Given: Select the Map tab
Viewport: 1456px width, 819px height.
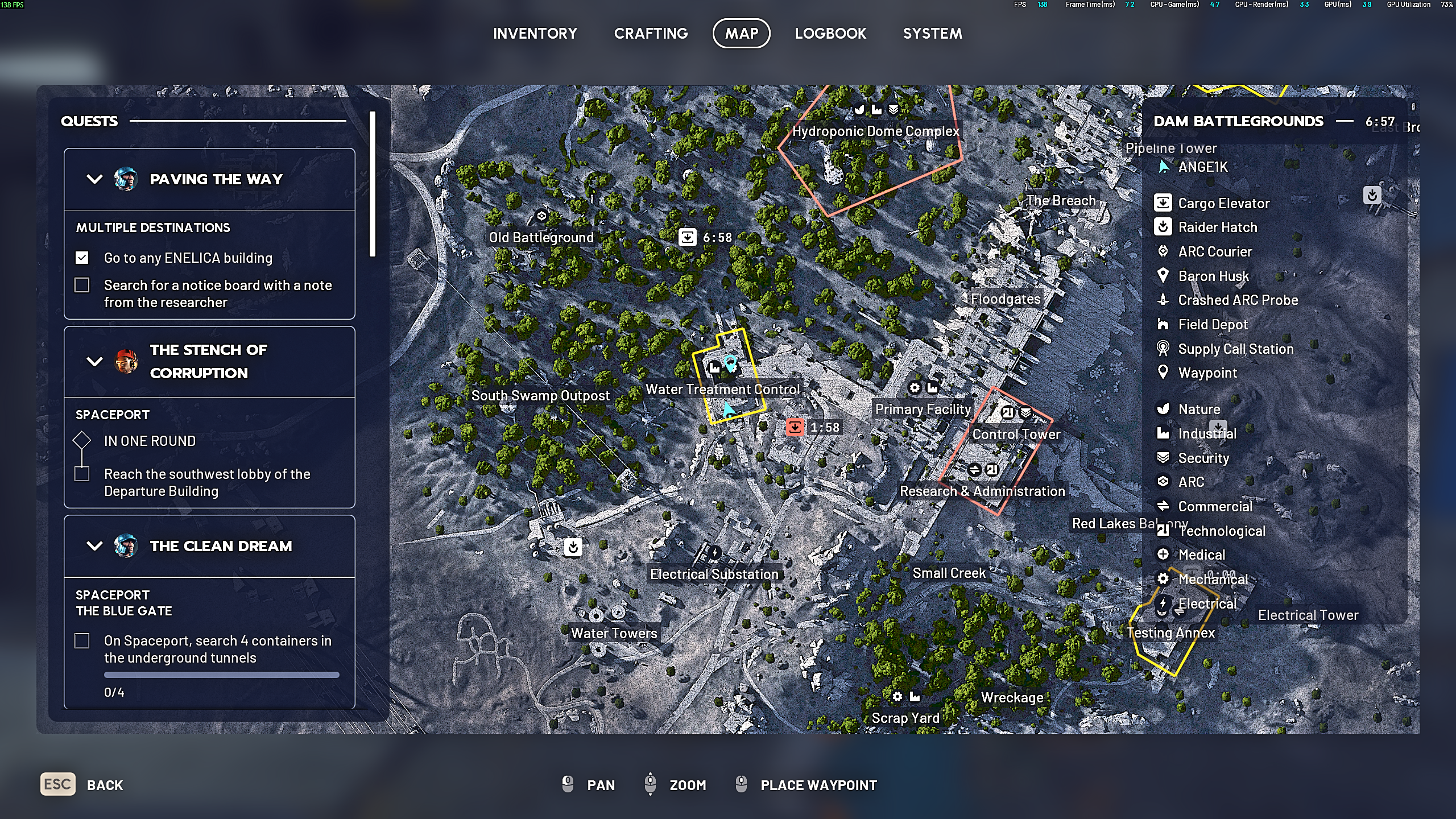Looking at the screenshot, I should [x=741, y=34].
